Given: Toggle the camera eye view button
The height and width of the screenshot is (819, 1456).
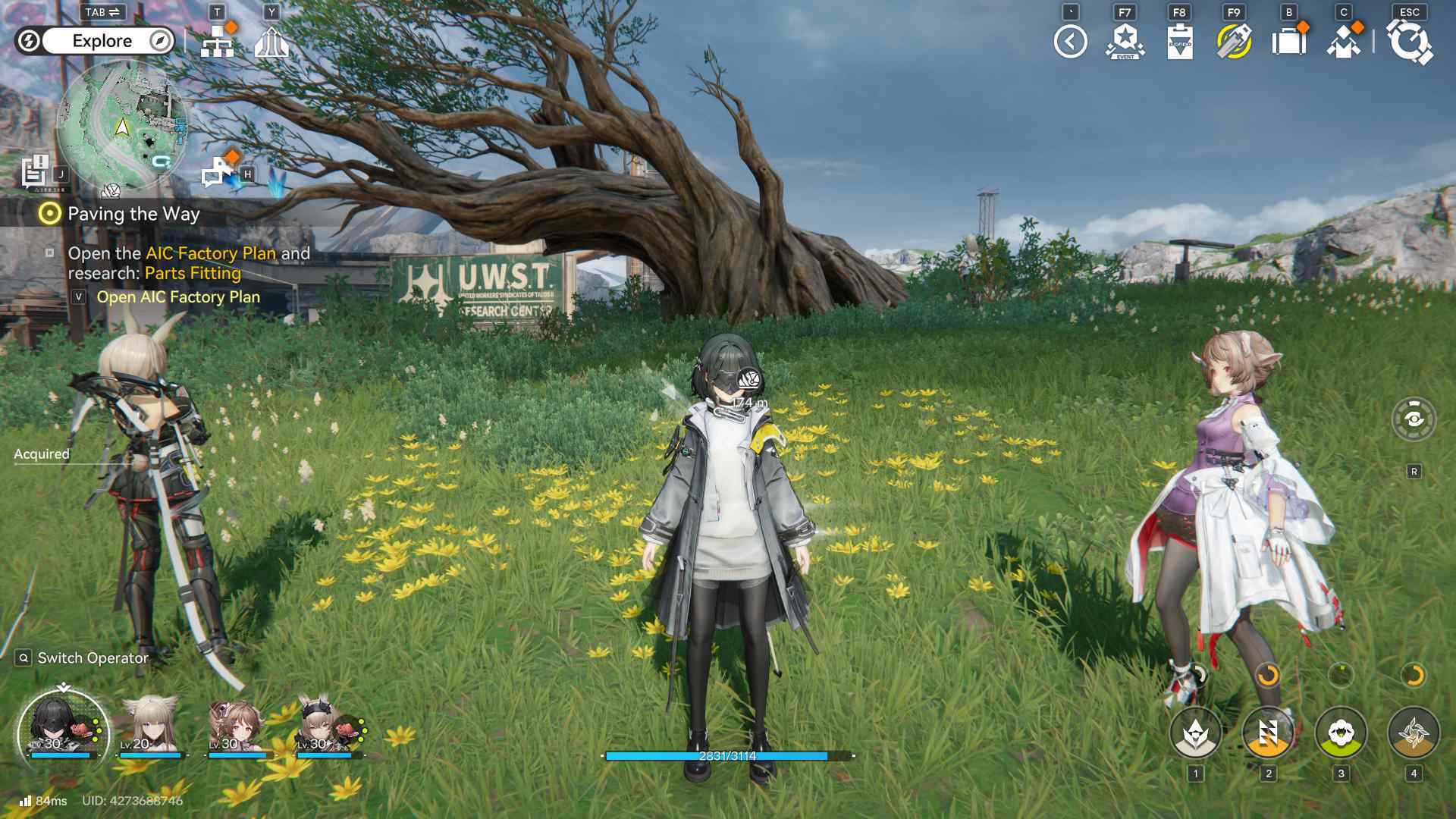Looking at the screenshot, I should (1414, 419).
